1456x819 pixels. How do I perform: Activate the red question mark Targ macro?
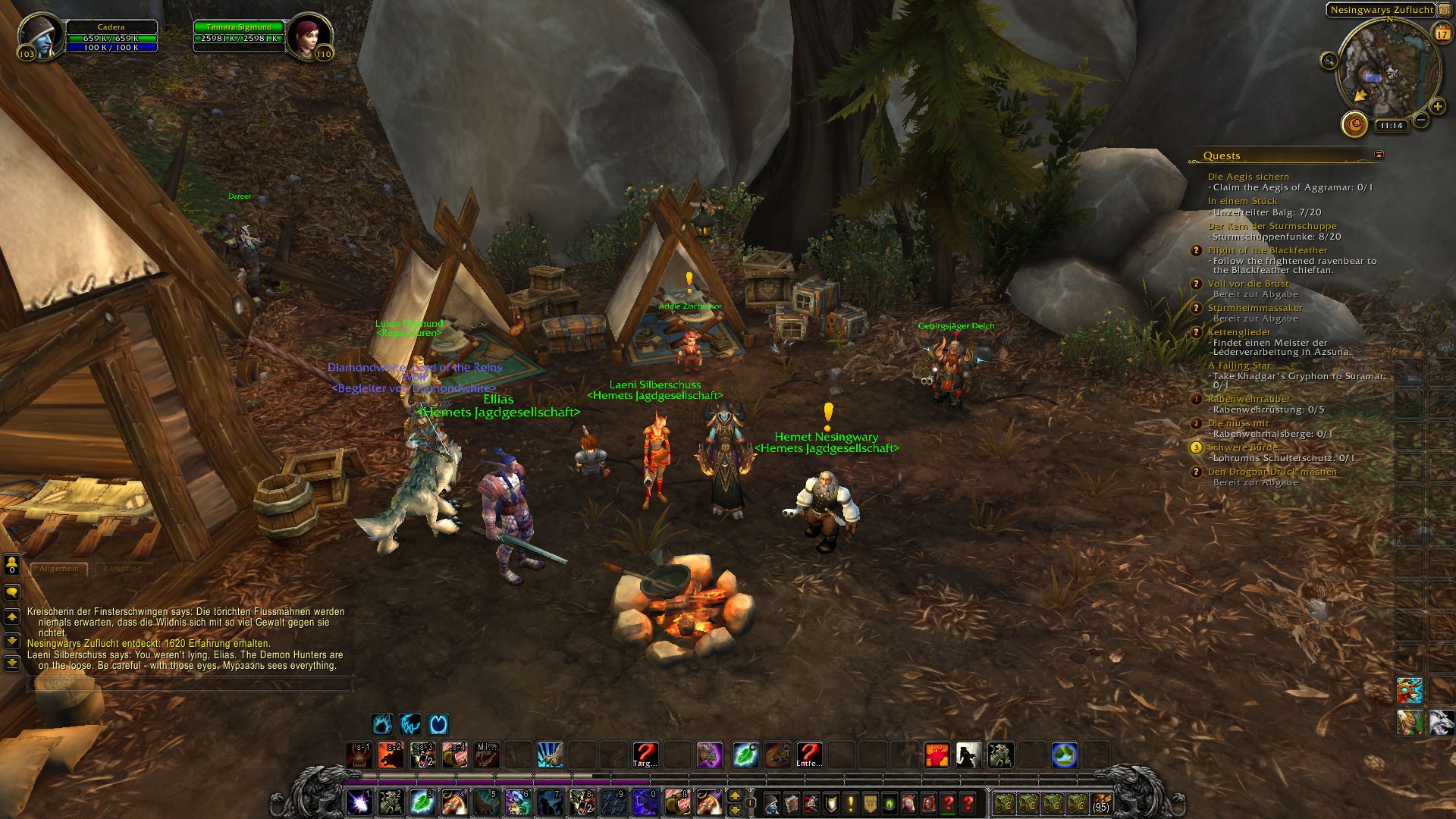click(645, 755)
